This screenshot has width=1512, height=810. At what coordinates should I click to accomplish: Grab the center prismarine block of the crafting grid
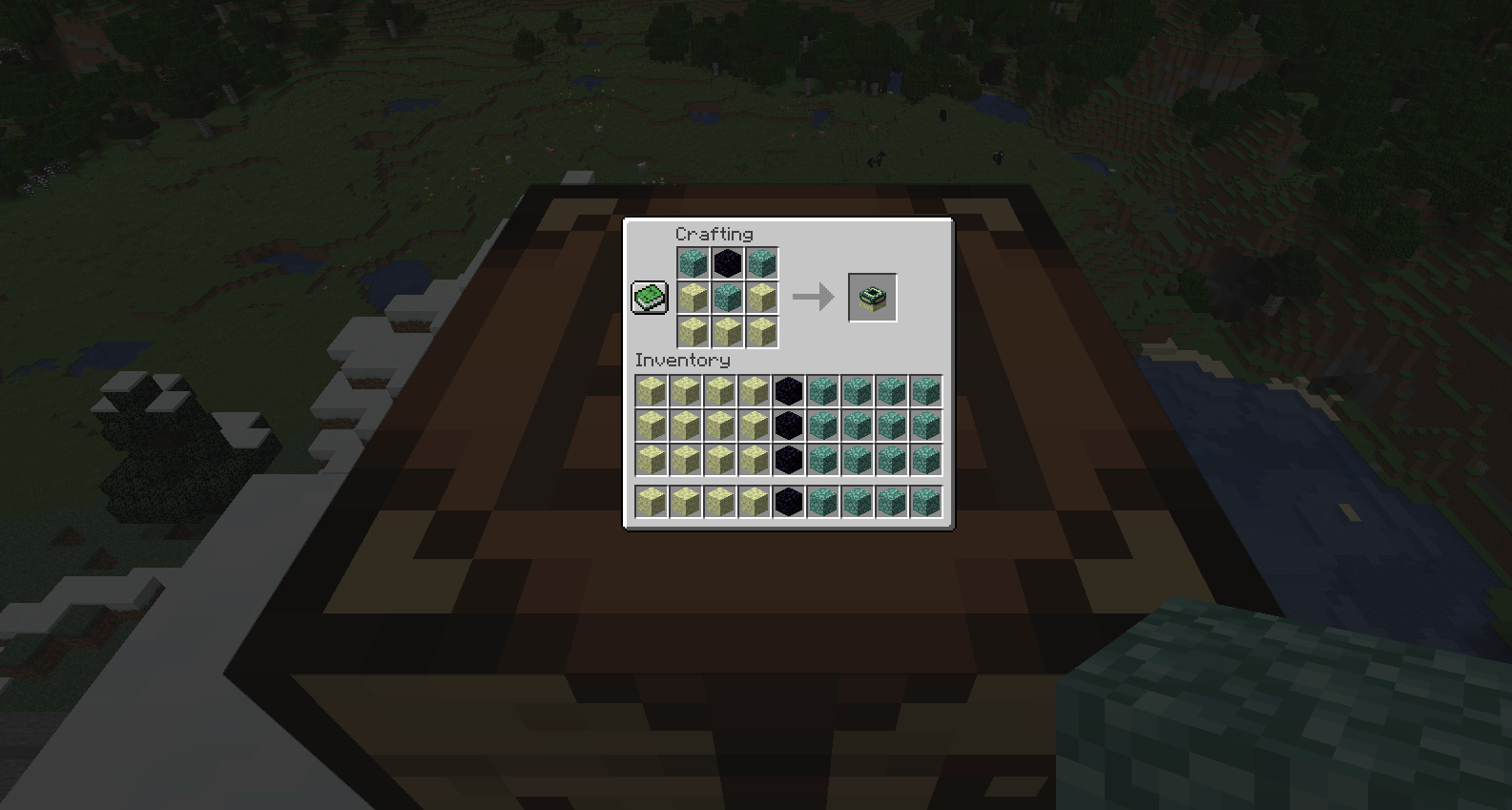tap(728, 298)
